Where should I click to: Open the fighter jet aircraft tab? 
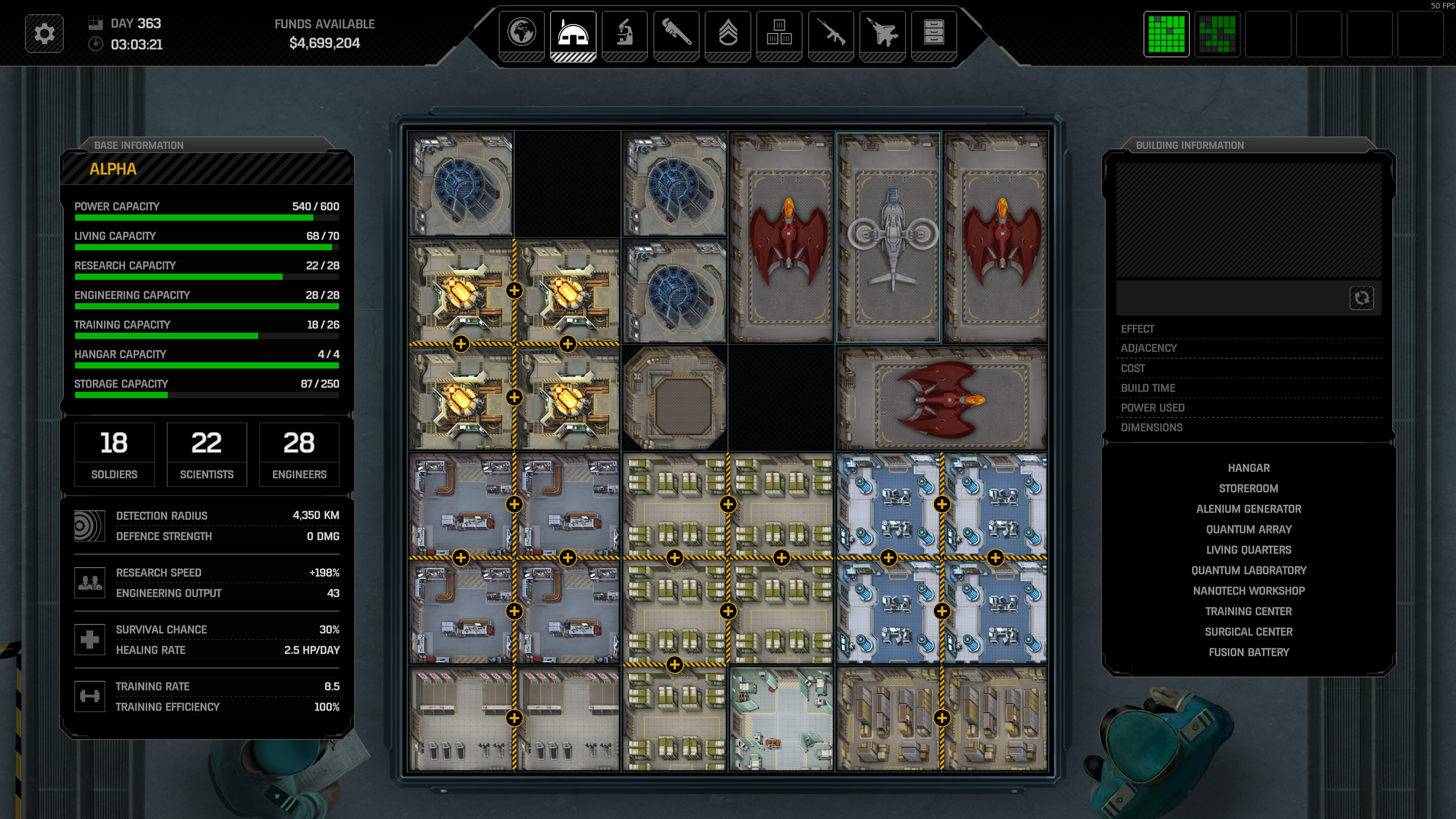coord(882,32)
